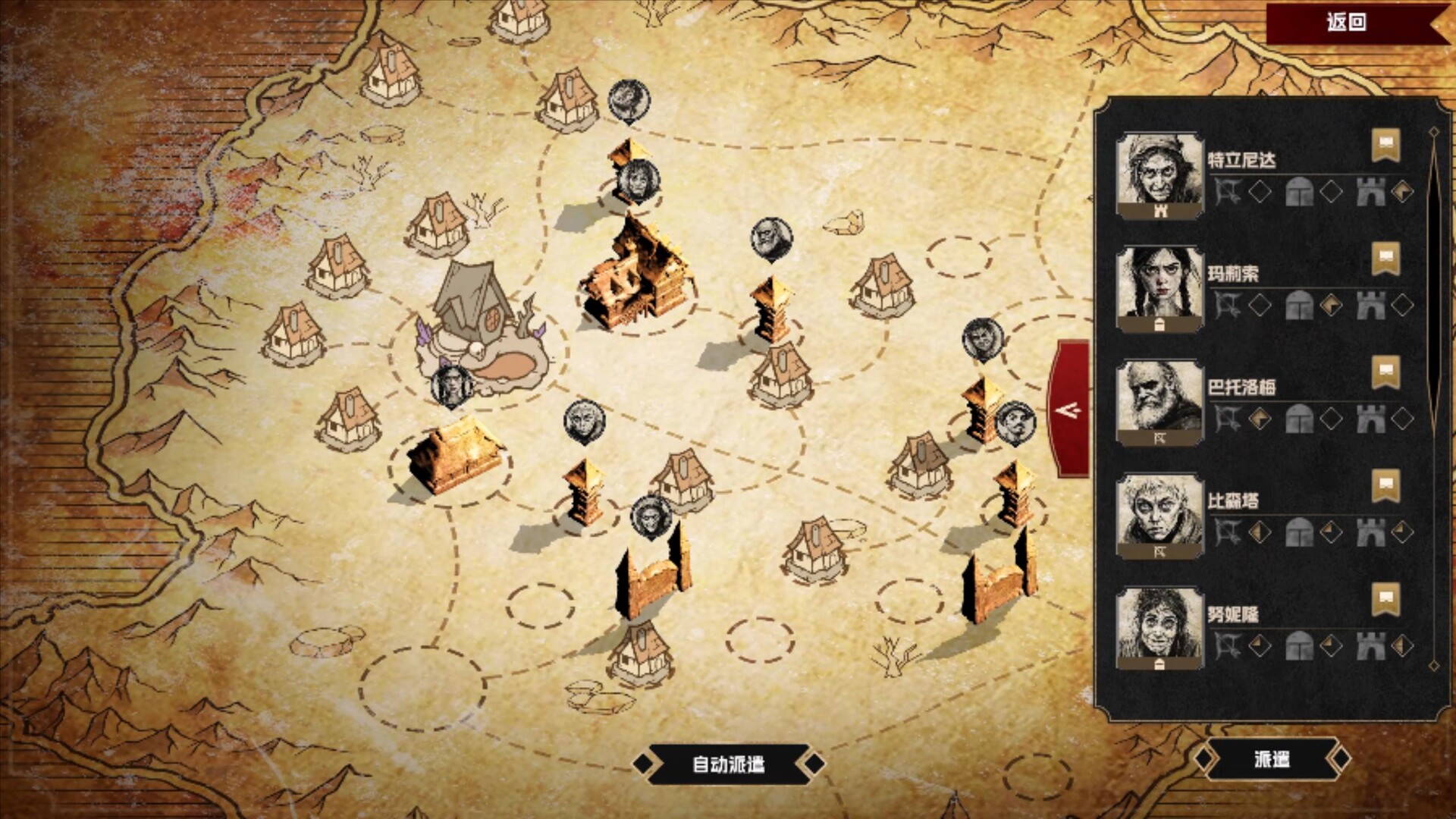Activate 自动派遣 auto dispatch
Screen dimensions: 1456x819
tap(728, 764)
